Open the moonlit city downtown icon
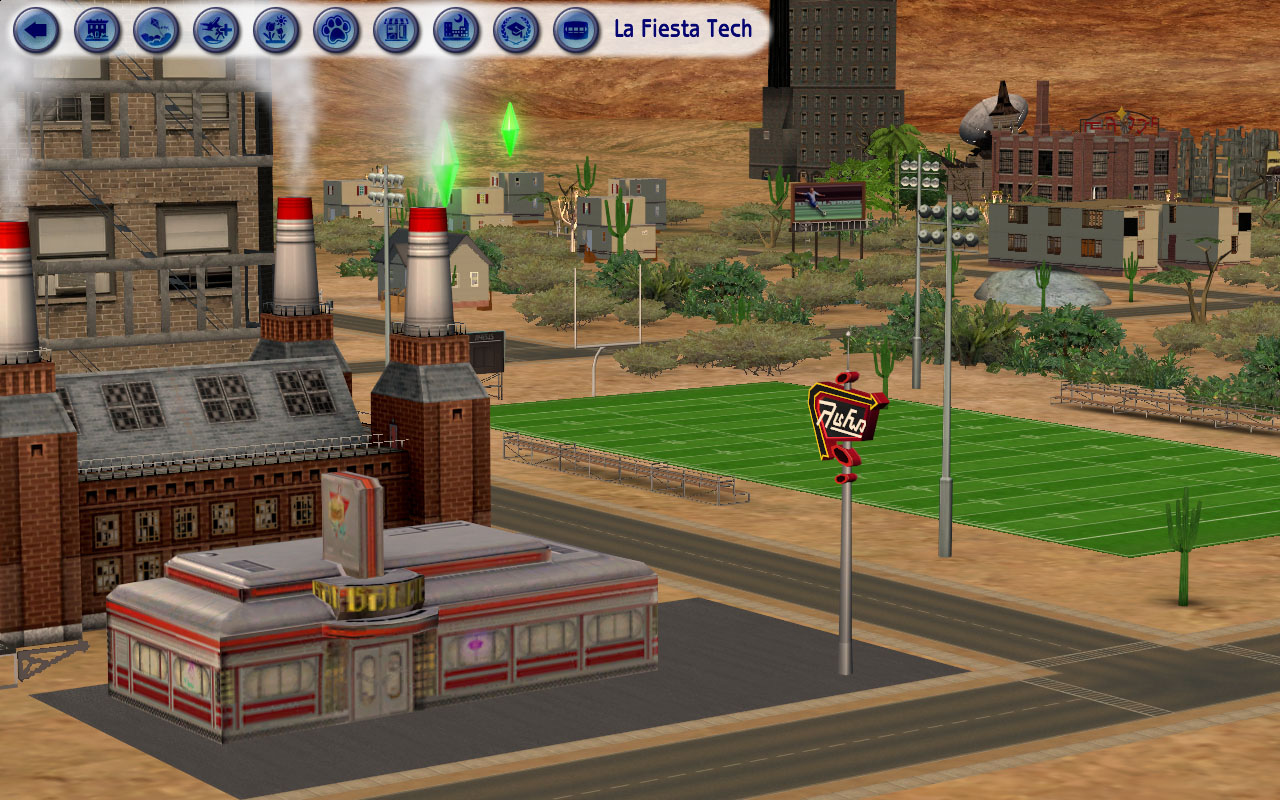Viewport: 1280px width, 800px height. click(457, 30)
